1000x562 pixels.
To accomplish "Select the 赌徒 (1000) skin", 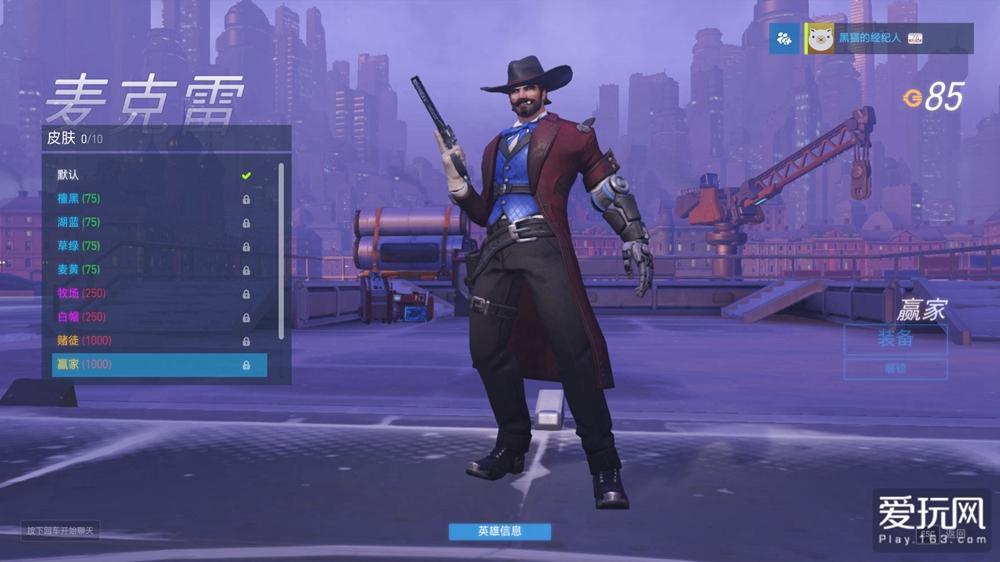I will pos(150,341).
